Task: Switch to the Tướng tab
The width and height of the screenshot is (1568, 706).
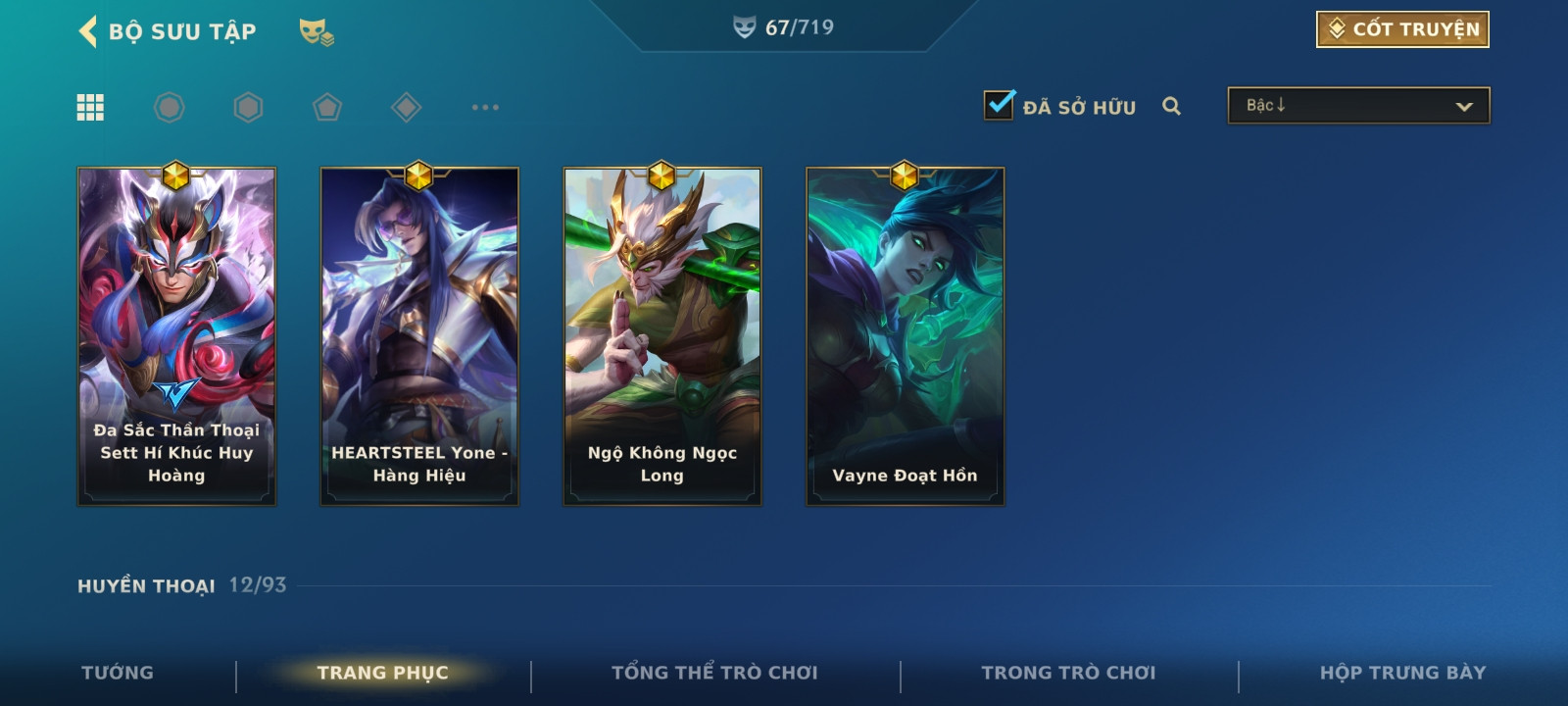Action: click(118, 673)
